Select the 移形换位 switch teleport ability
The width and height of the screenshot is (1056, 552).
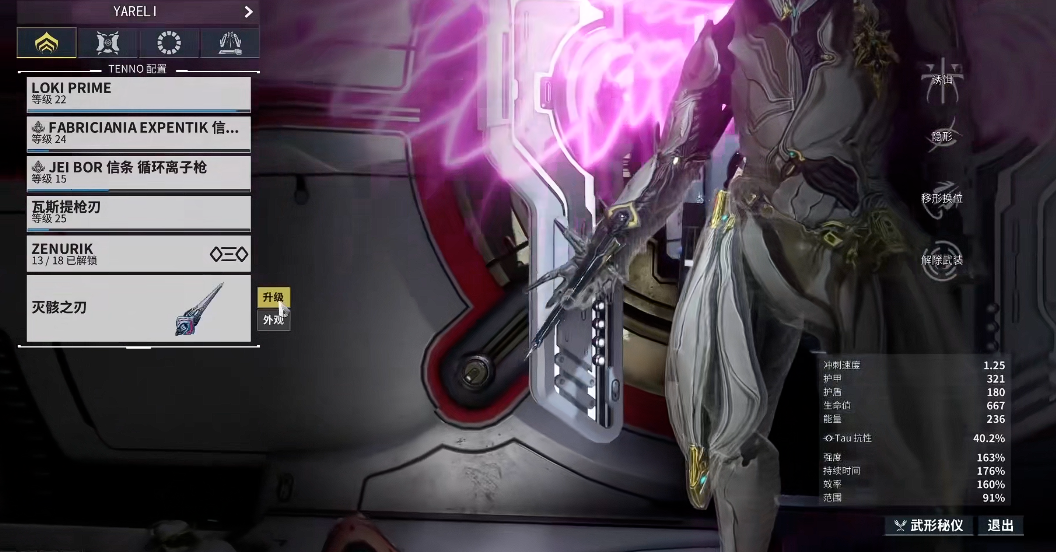click(x=941, y=198)
